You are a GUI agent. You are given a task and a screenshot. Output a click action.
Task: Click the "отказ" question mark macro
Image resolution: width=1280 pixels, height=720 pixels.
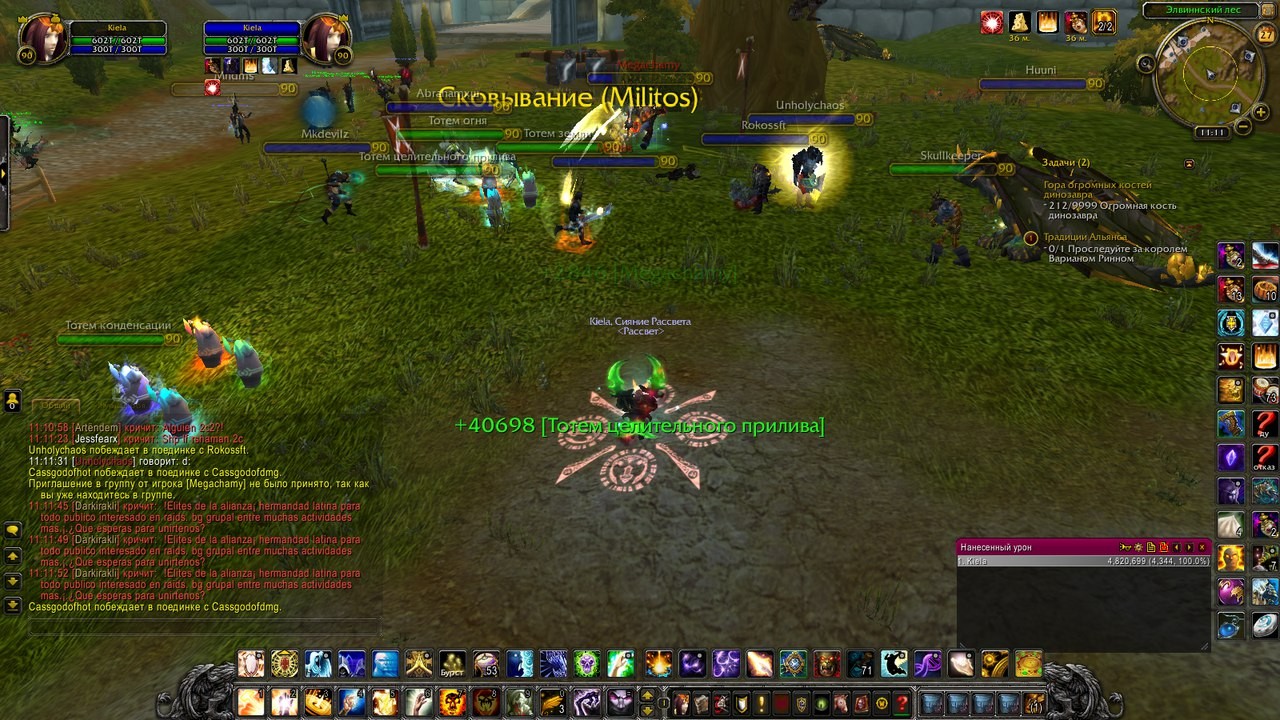coord(1265,458)
